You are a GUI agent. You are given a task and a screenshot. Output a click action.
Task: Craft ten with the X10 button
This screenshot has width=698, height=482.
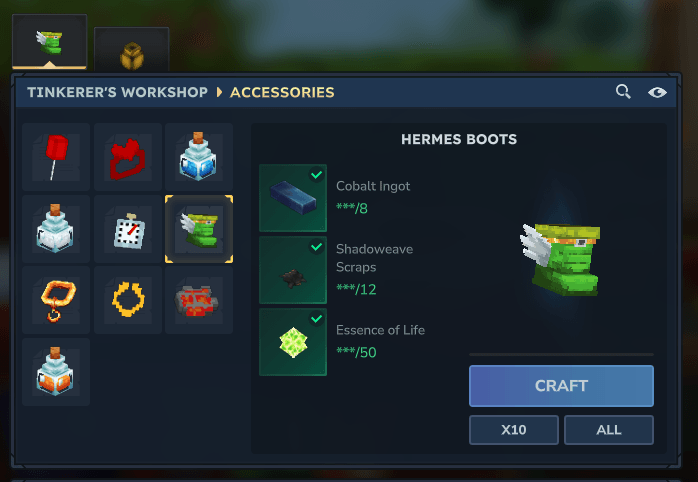[514, 430]
